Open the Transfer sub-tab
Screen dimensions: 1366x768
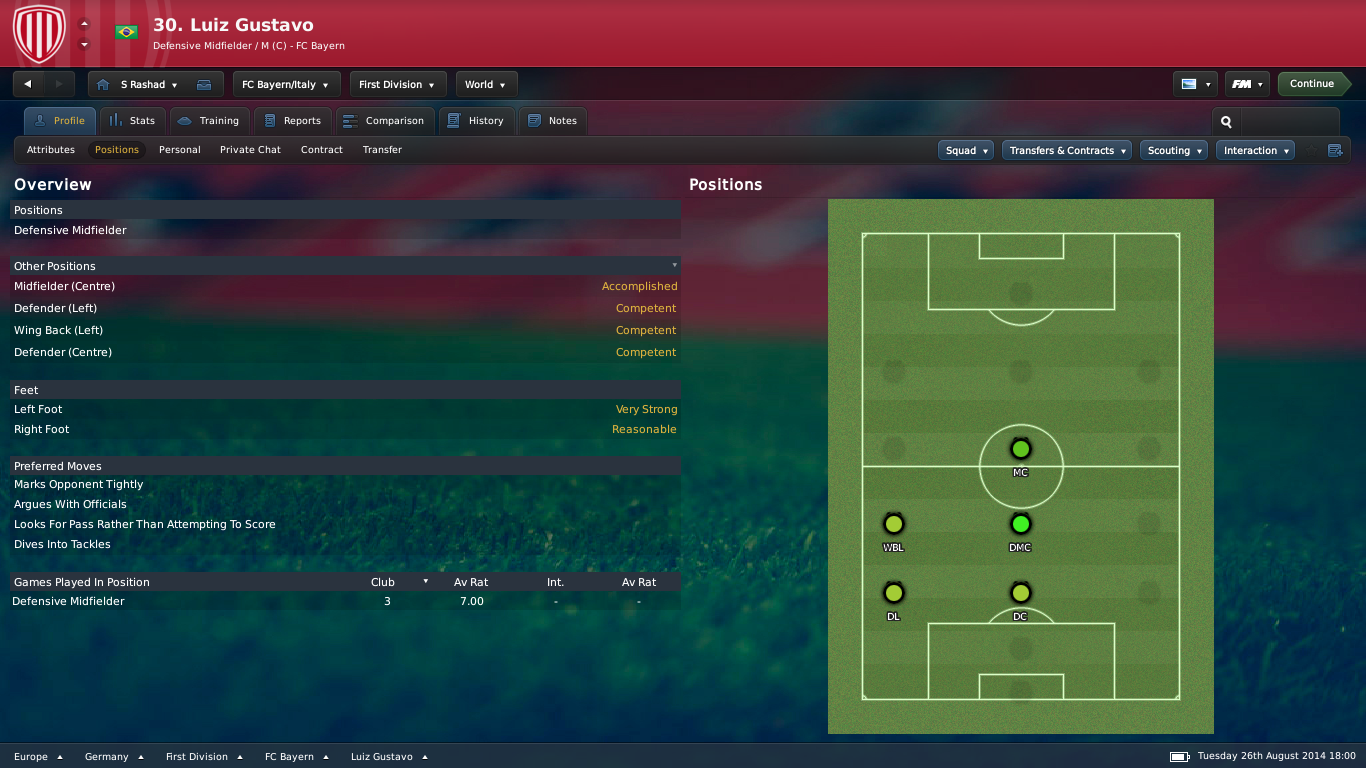382,150
